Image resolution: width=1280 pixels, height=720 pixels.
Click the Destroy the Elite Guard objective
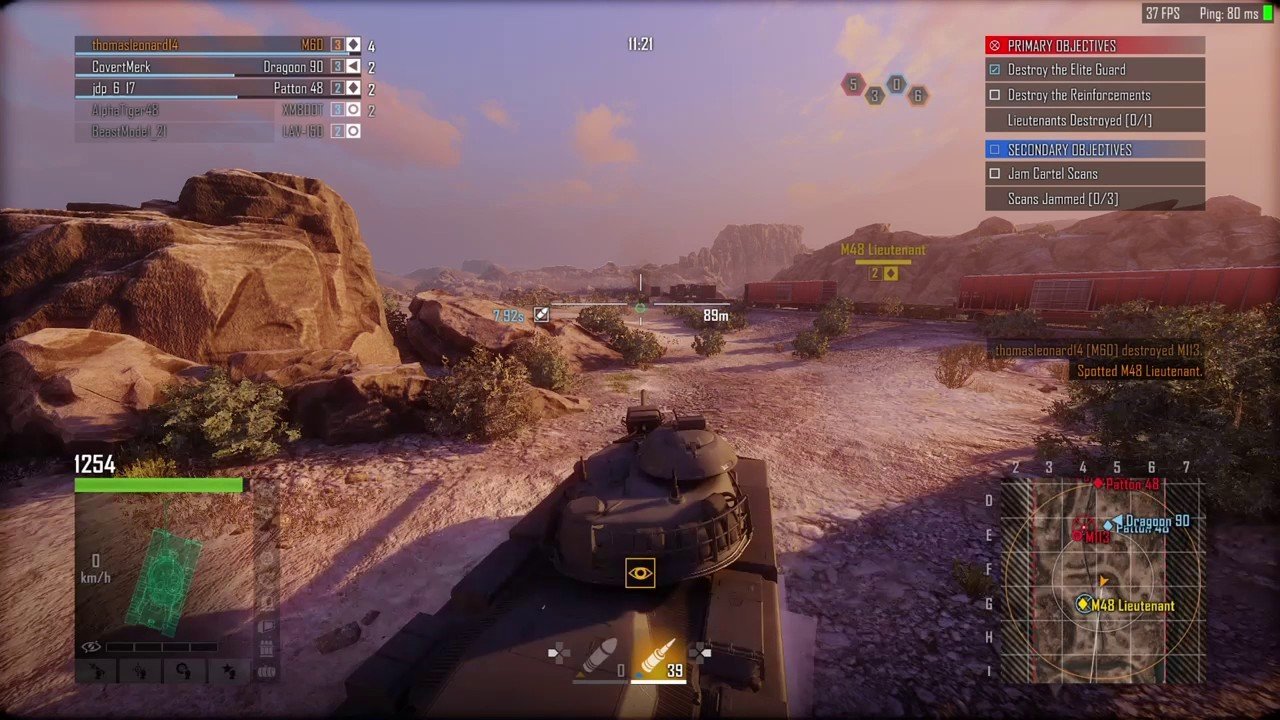tap(1095, 70)
